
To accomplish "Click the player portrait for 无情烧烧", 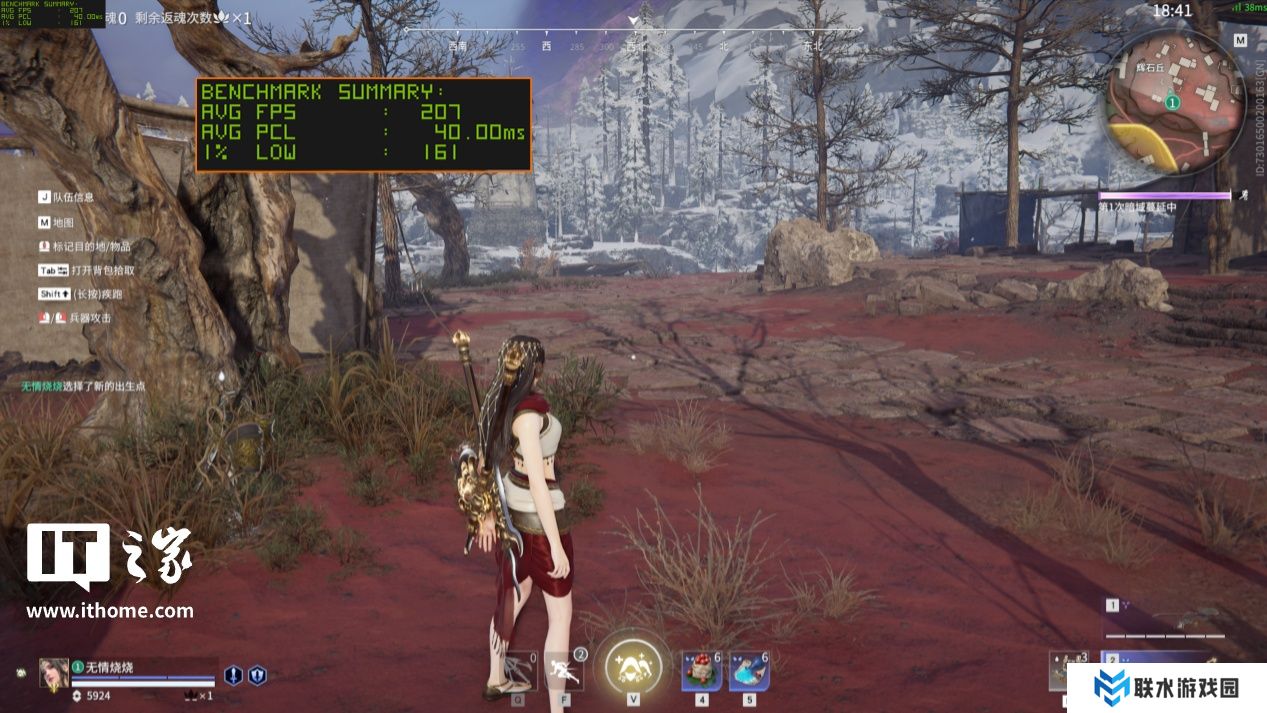I will (x=54, y=673).
